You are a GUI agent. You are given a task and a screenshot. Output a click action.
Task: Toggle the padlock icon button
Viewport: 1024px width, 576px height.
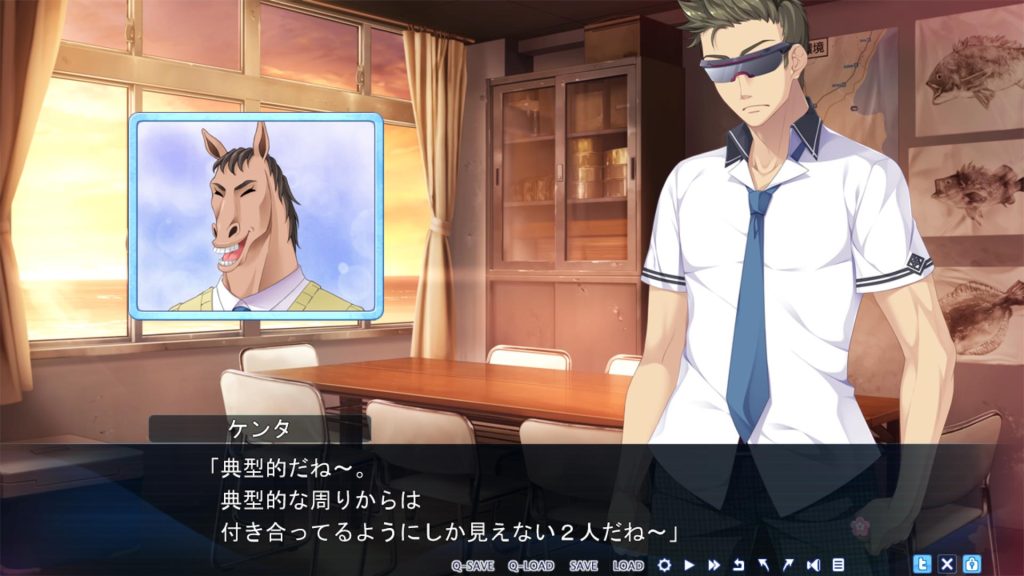pos(971,564)
